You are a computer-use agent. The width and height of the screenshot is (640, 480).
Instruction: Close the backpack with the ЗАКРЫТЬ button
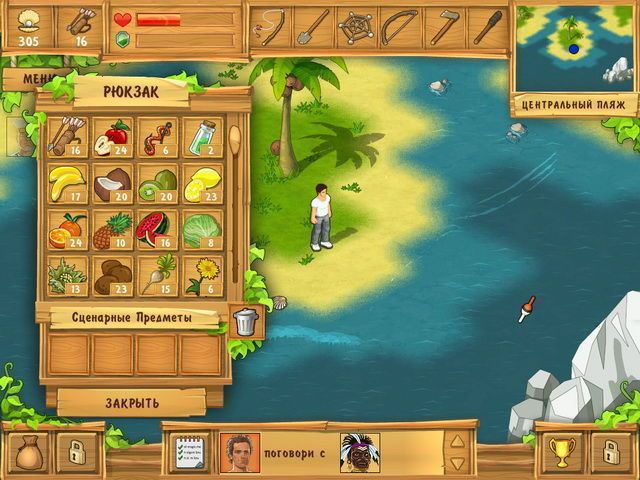coord(131,402)
